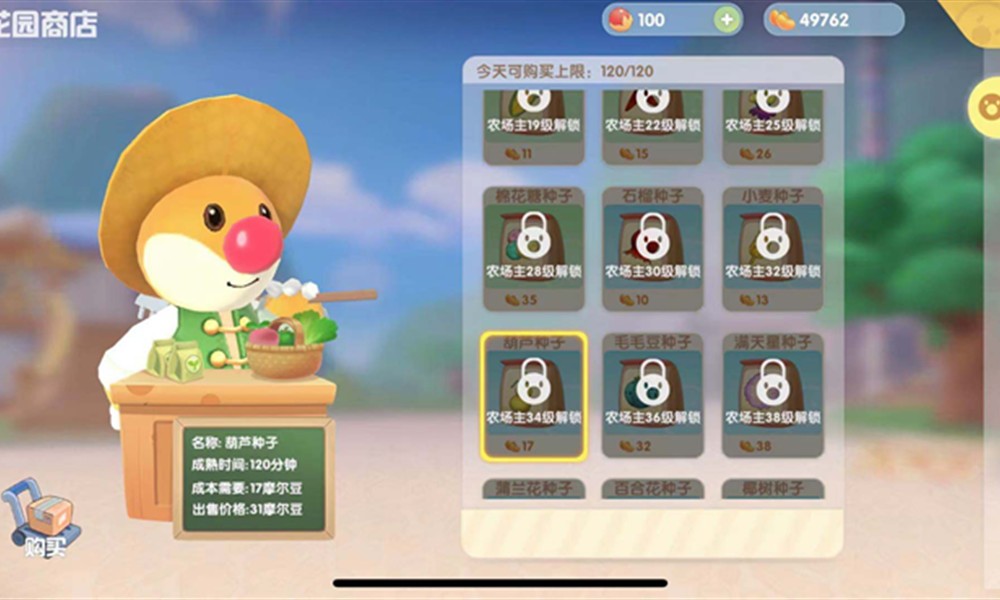Screen dimensions: 1000x600
Task: Open the 蒲兰花种子 seed entry
Action: click(x=533, y=488)
